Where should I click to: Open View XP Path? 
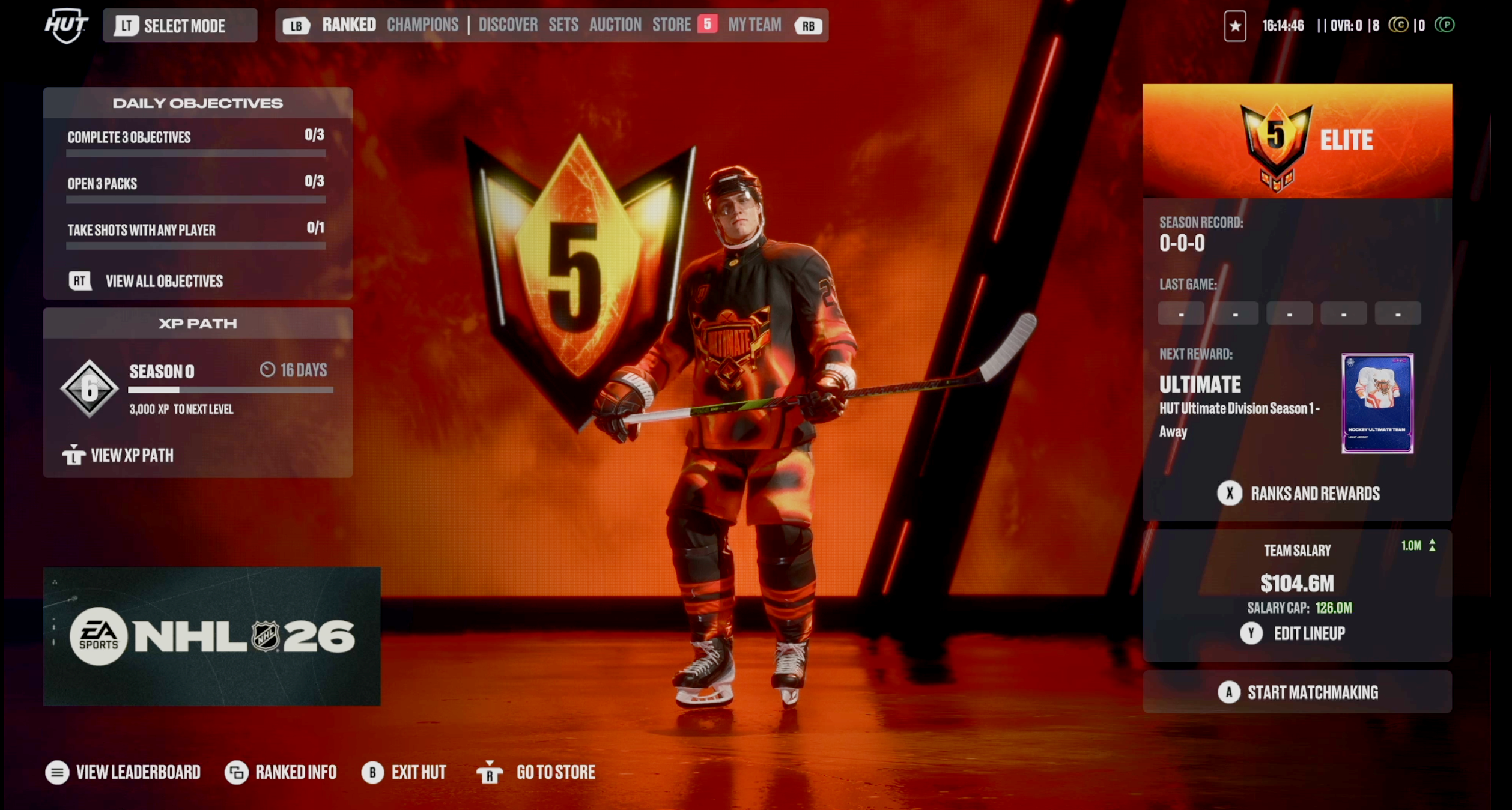click(x=132, y=455)
